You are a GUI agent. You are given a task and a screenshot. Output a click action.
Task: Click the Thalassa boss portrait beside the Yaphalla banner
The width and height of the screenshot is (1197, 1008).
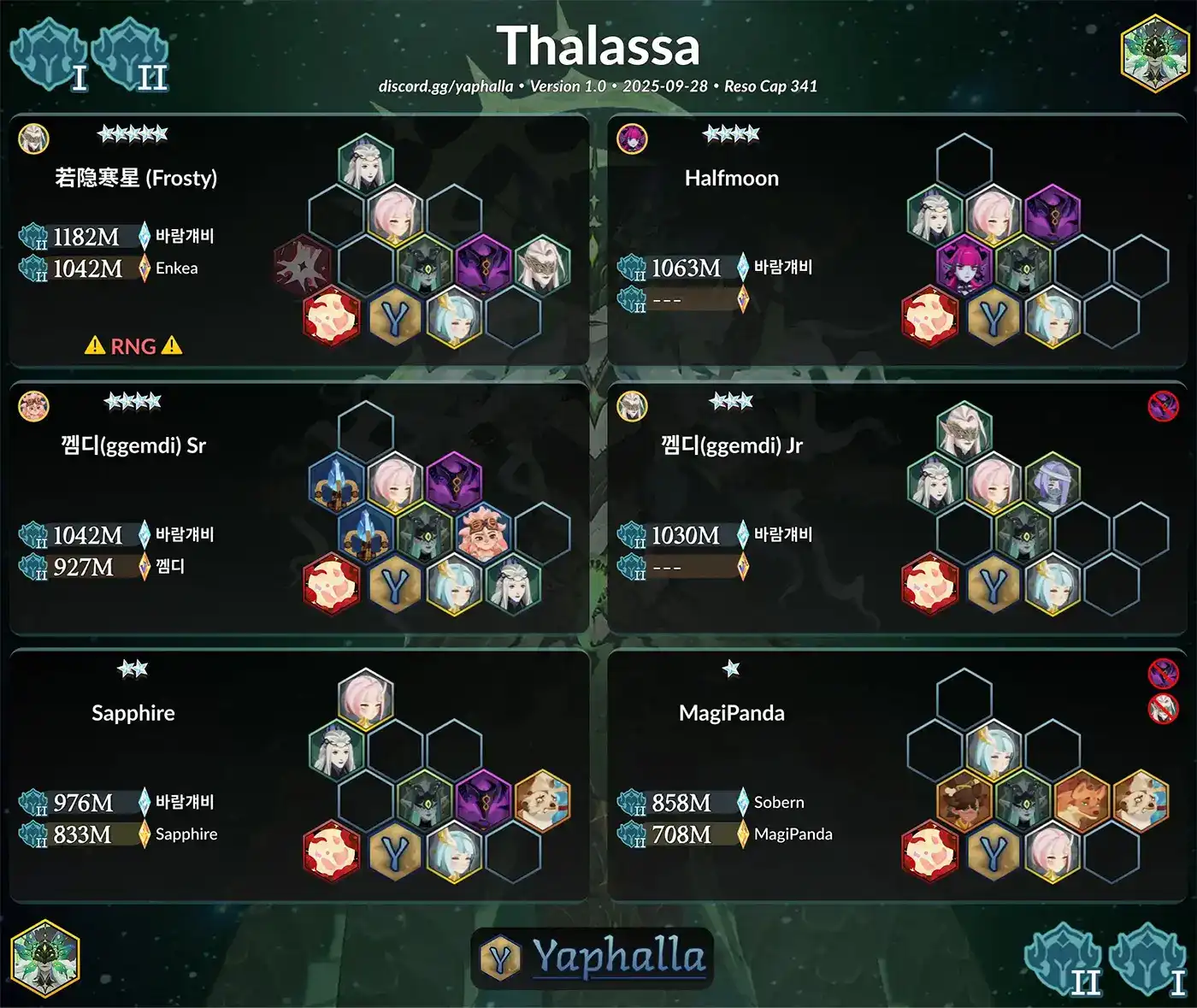[45, 958]
